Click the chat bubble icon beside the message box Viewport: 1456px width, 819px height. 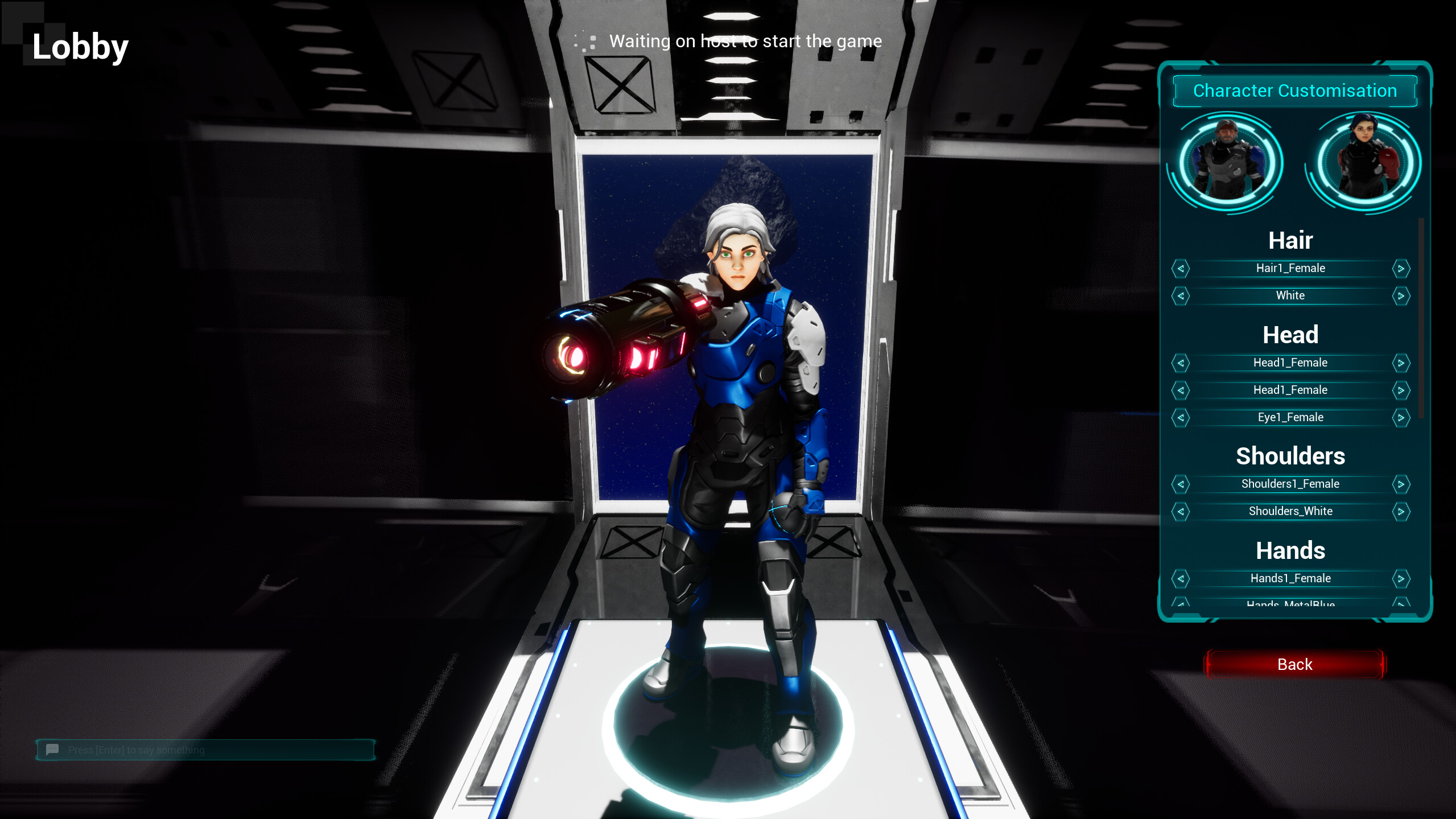pyautogui.click(x=52, y=750)
